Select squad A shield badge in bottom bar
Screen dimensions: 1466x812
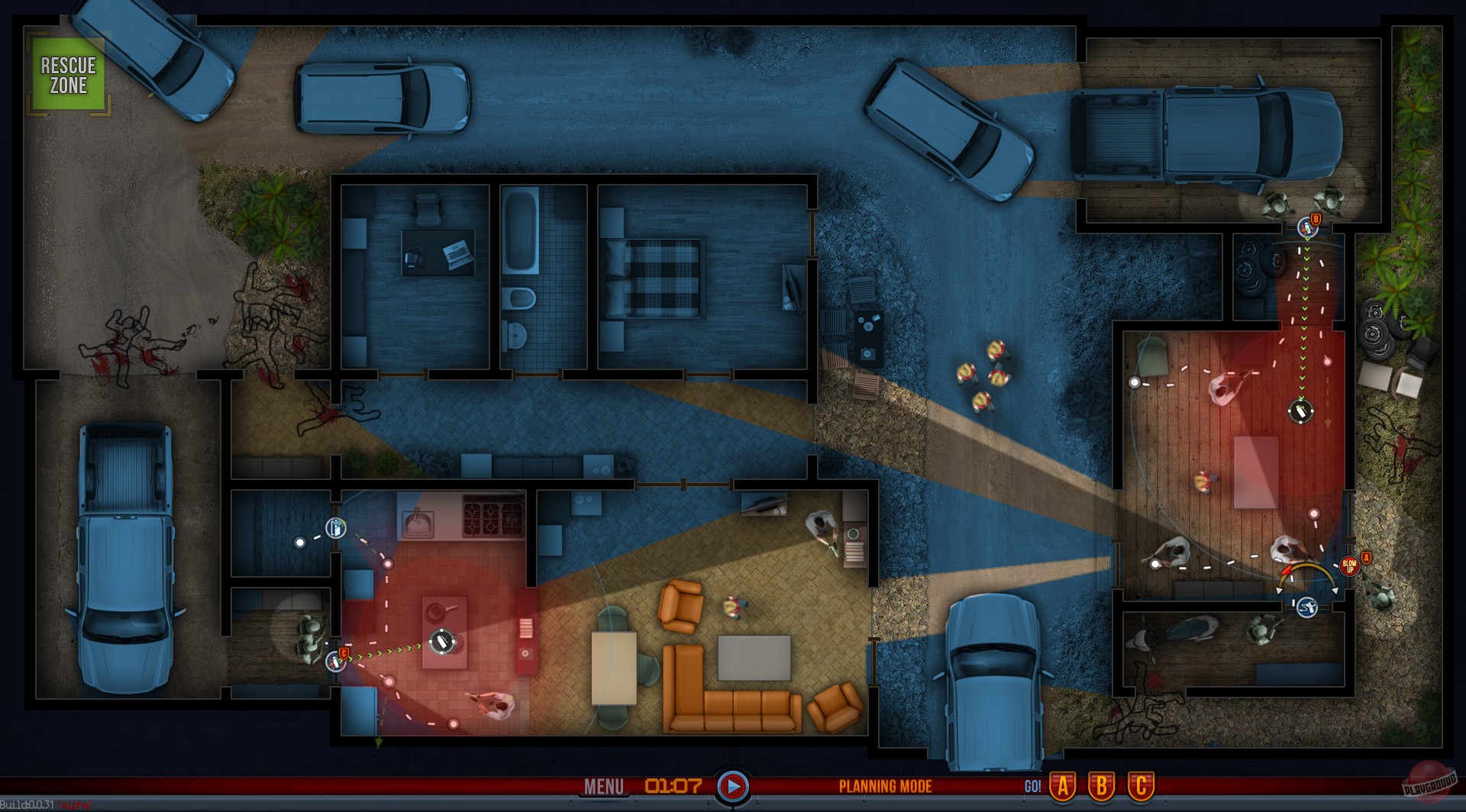tap(1063, 787)
